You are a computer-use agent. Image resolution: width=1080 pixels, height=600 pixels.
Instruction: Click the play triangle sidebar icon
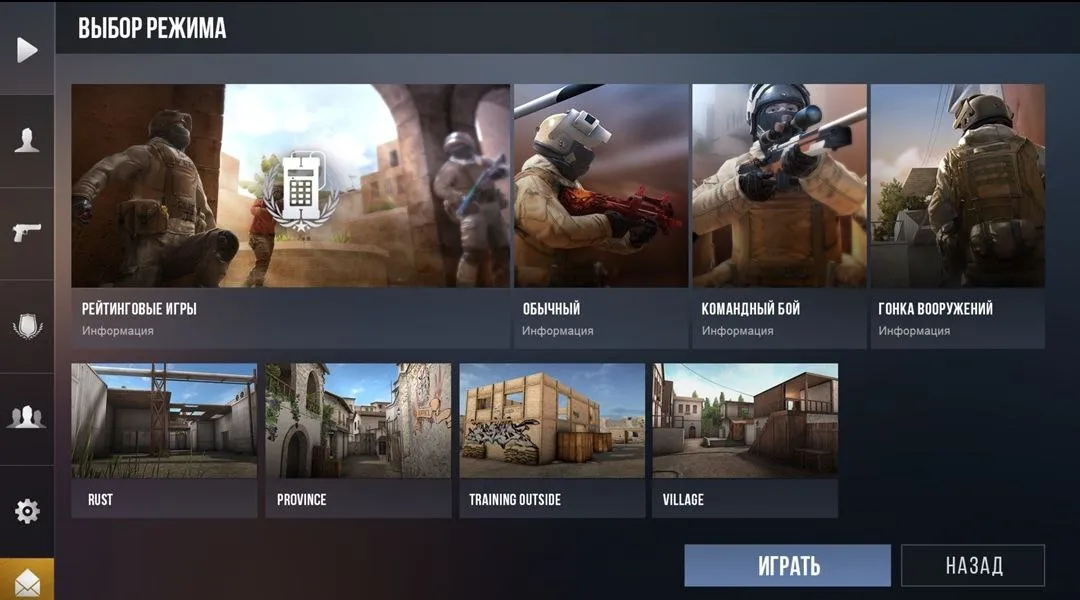pos(27,49)
